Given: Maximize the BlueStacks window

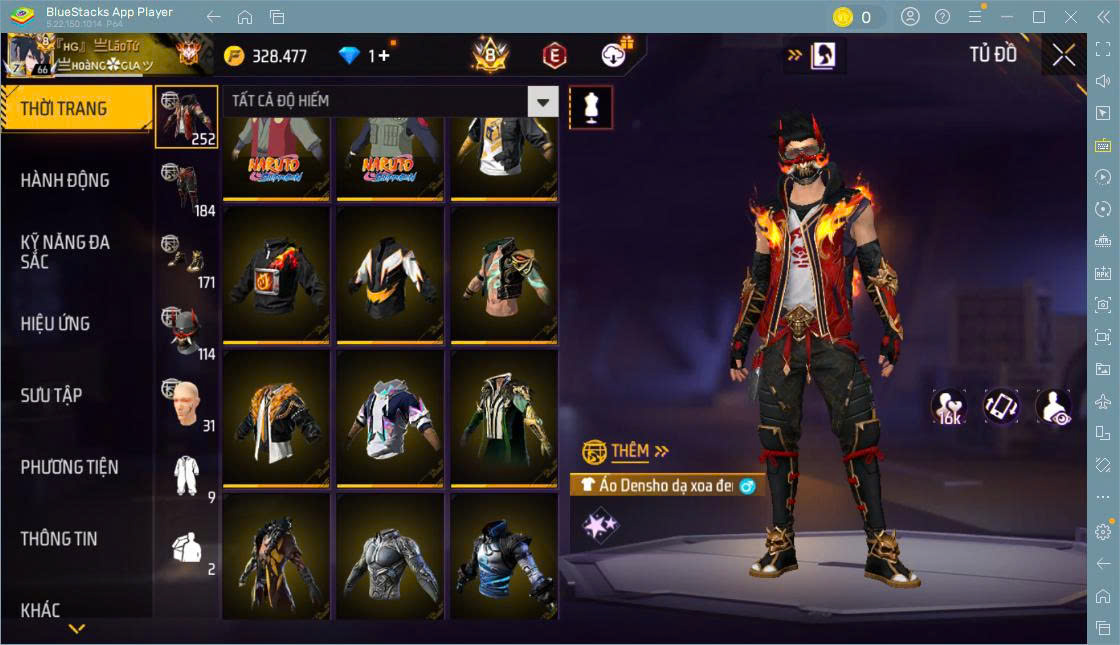Looking at the screenshot, I should point(1038,17).
